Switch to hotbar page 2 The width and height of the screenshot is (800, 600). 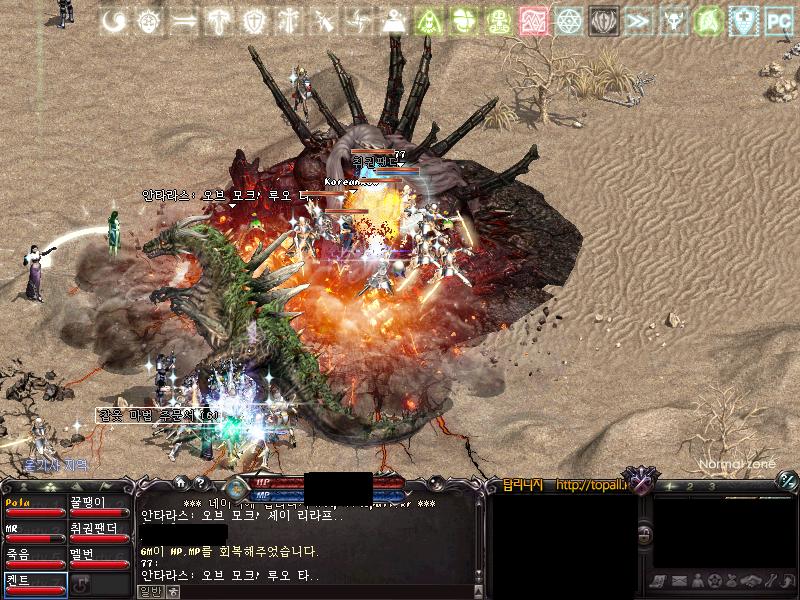pyautogui.click(x=689, y=486)
